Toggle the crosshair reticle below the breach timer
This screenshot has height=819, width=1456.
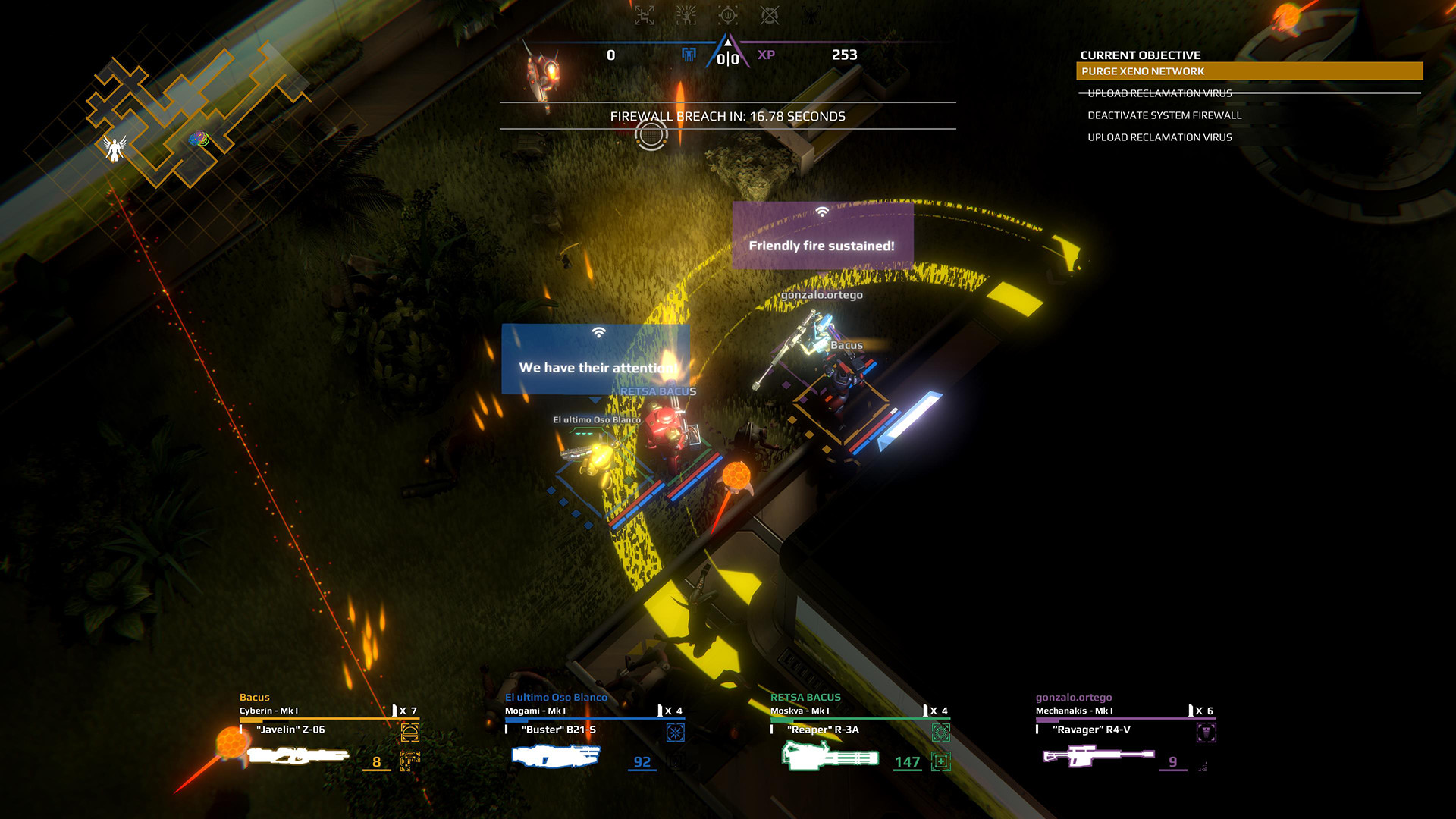[651, 135]
